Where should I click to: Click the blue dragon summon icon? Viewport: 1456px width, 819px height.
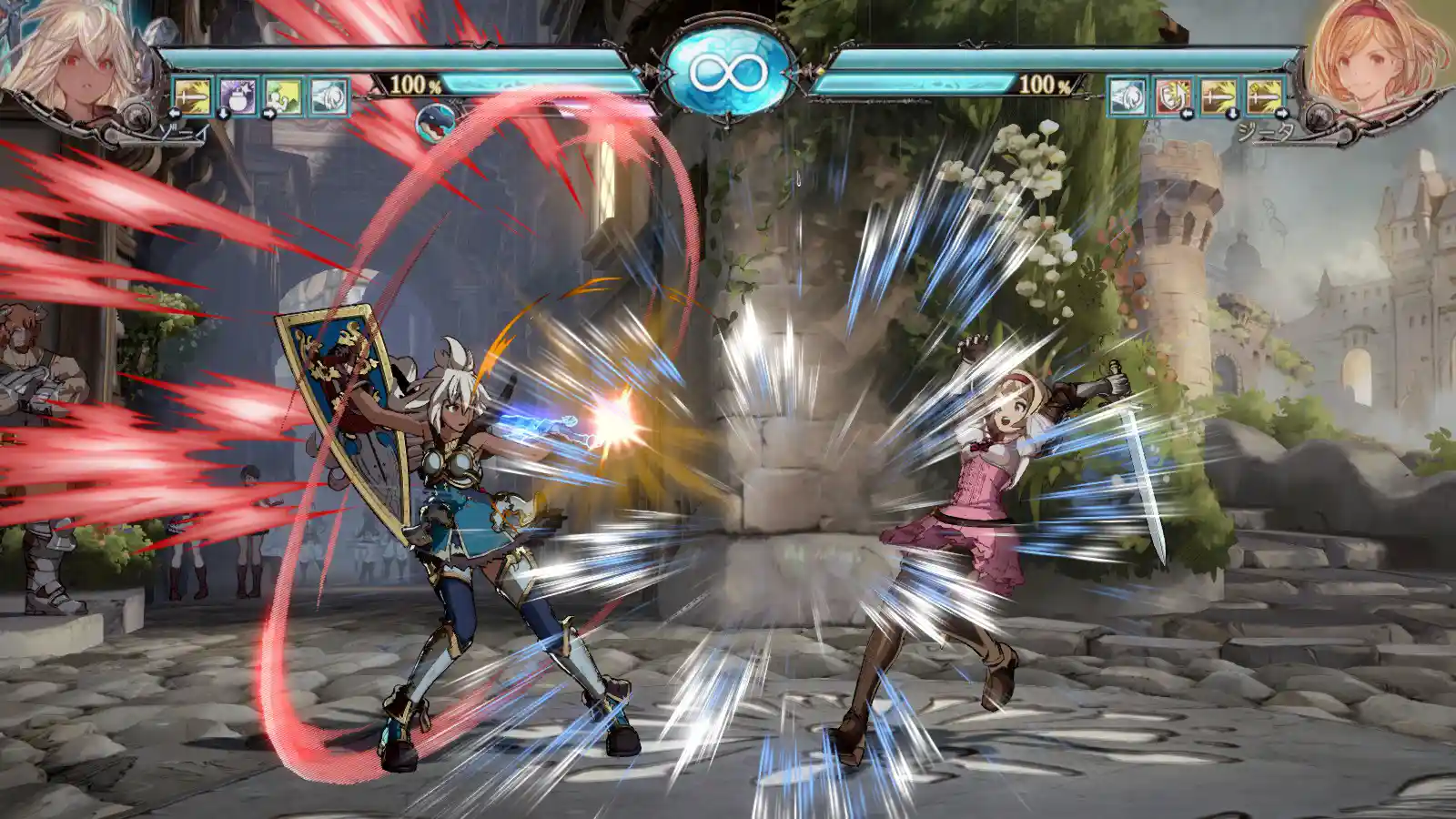tap(436, 125)
